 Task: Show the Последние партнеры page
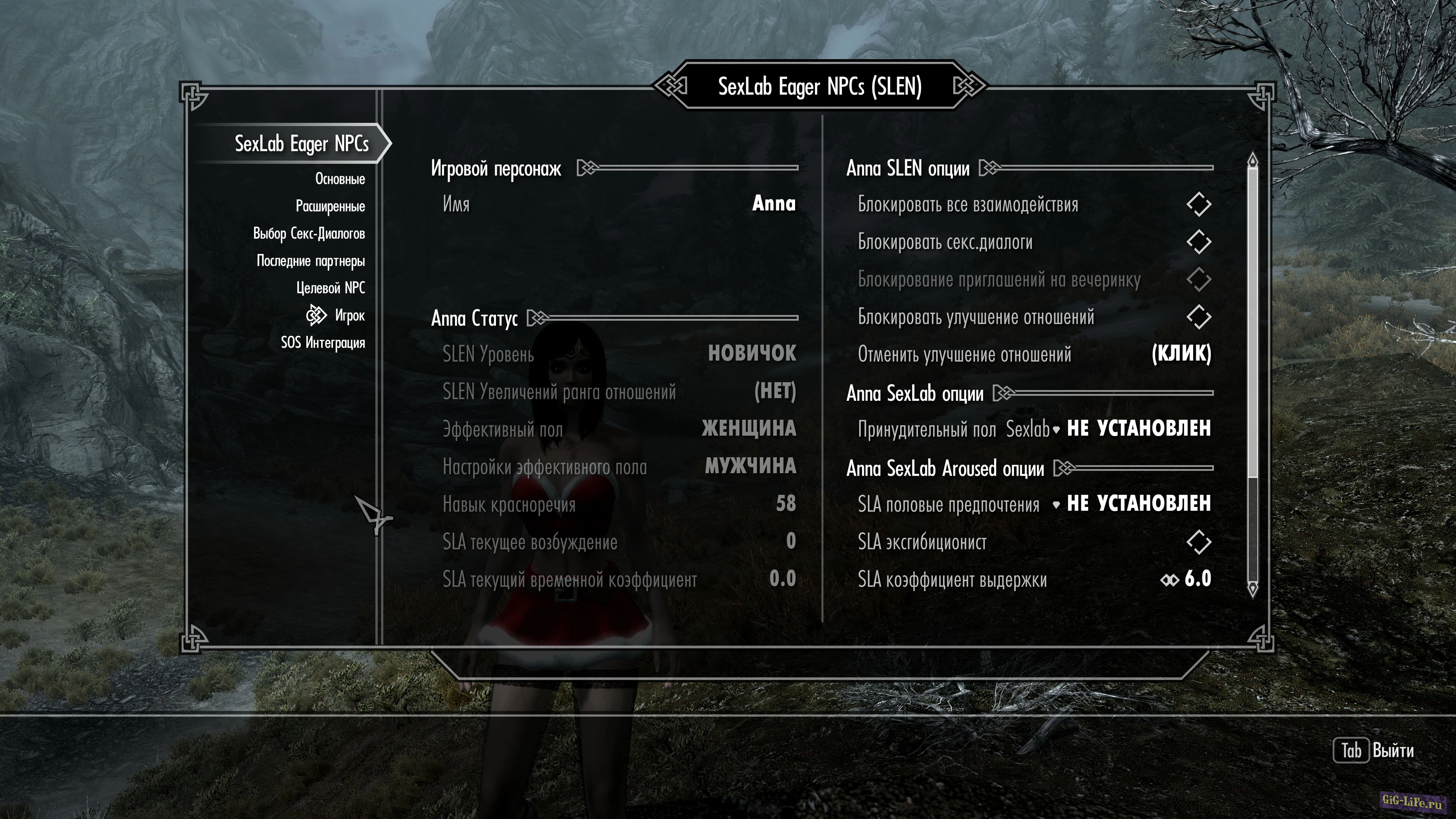310,260
